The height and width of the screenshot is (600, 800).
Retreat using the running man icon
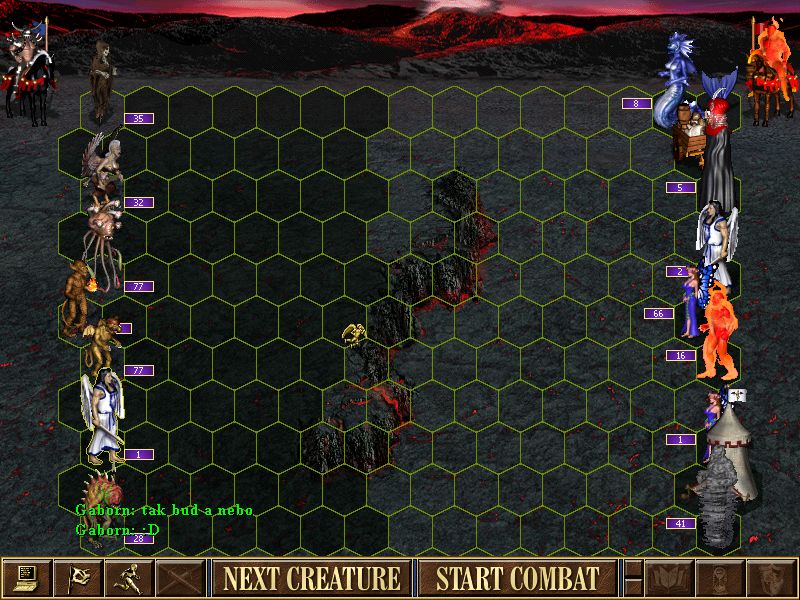[129, 578]
